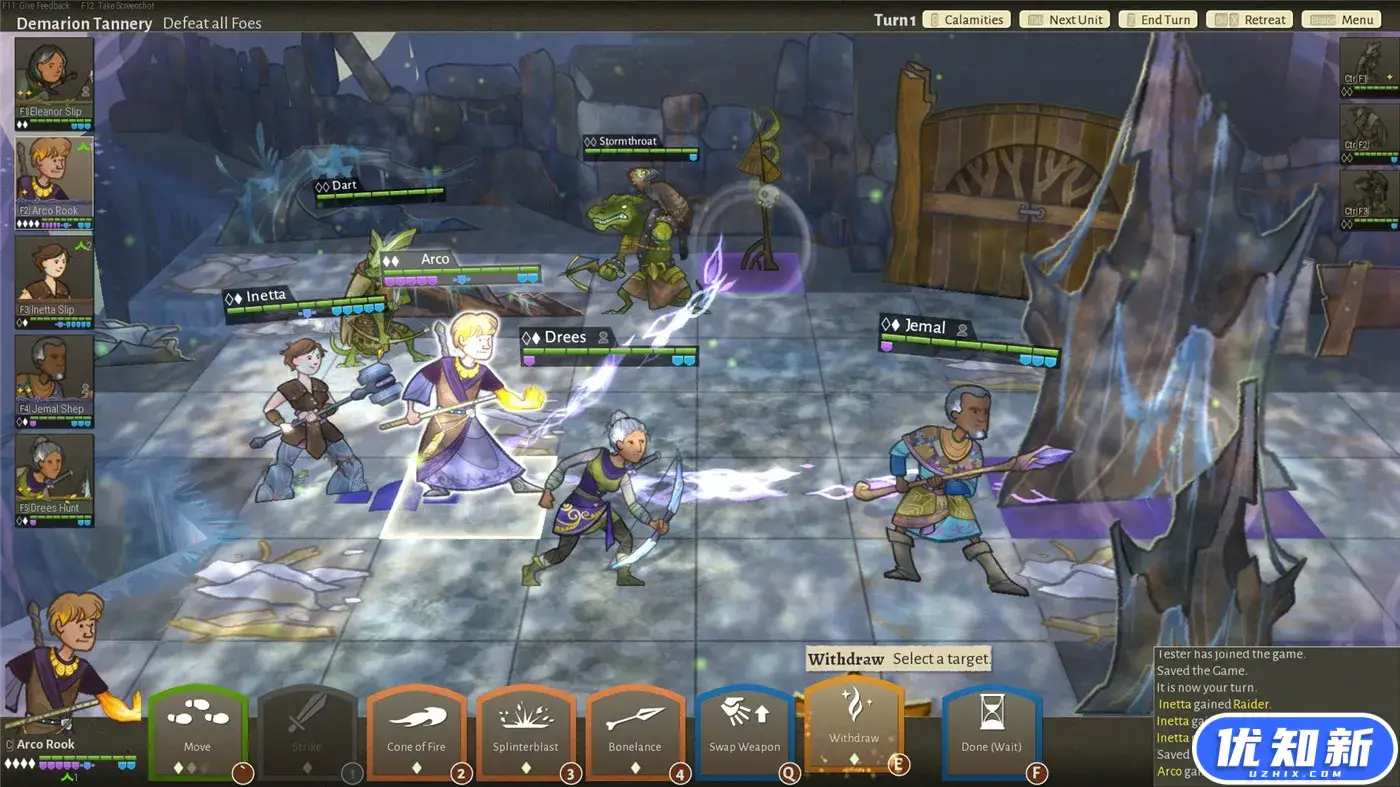Choose Done (Wait) to end unit's action

(991, 732)
